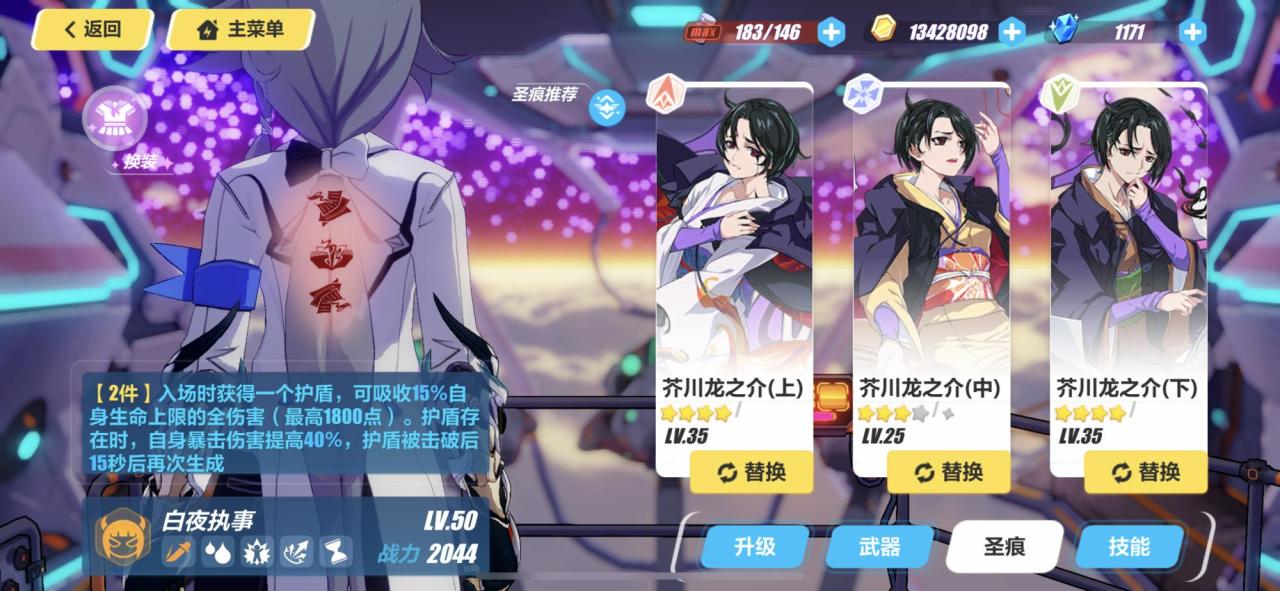
Task: Switch to the 技能 skills tab
Action: pyautogui.click(x=1129, y=547)
